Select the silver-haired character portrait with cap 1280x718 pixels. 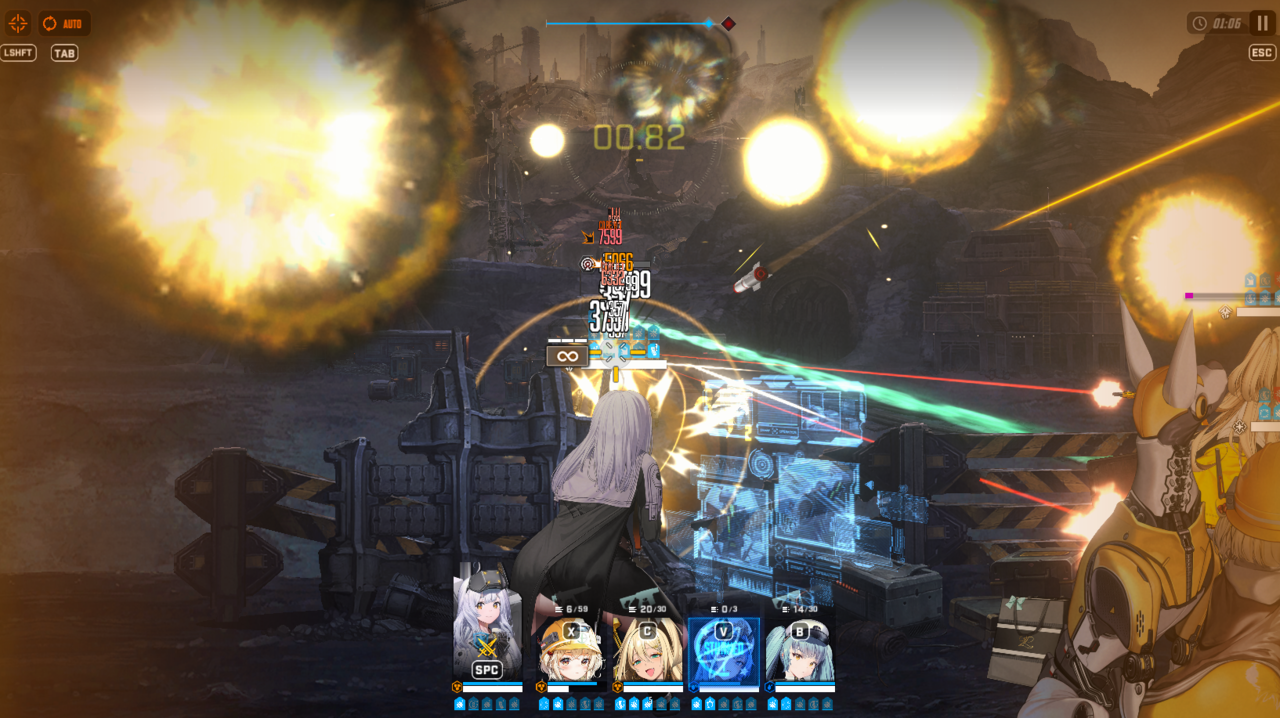click(x=487, y=630)
